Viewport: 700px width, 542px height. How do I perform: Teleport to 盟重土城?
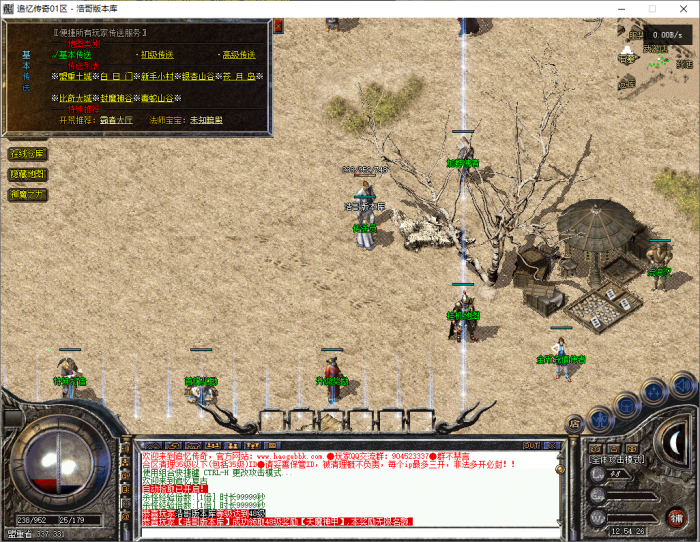click(76, 76)
